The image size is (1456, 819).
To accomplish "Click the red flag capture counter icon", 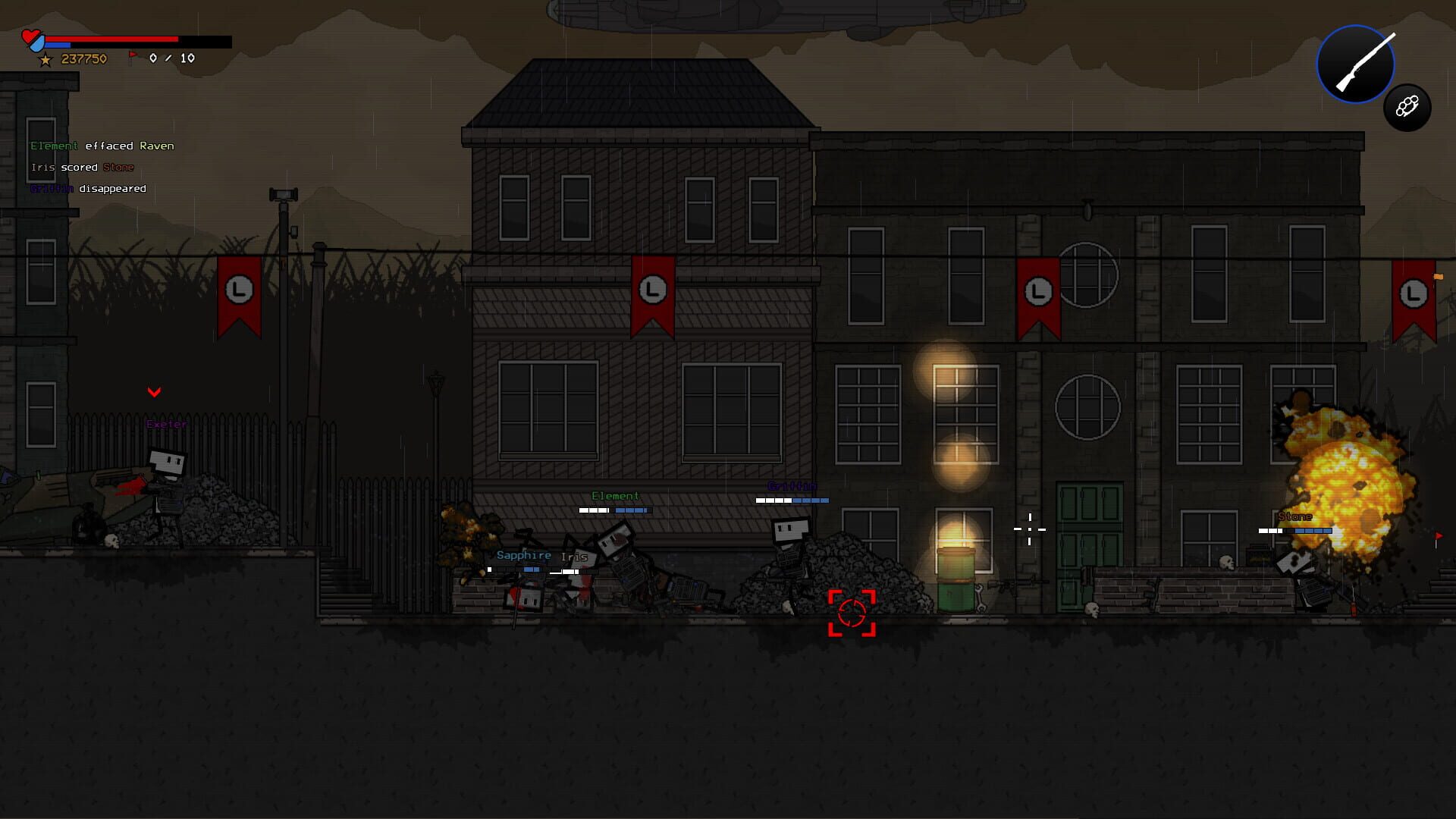I will pyautogui.click(x=133, y=56).
